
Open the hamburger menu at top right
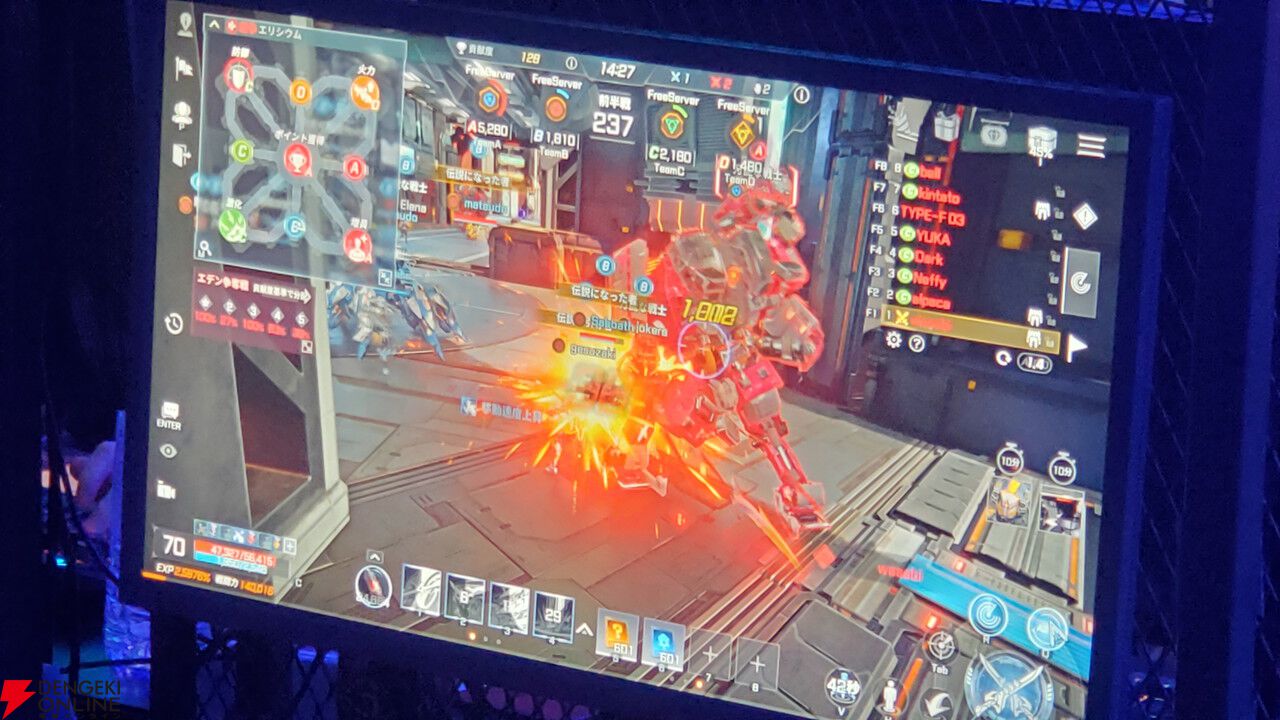(1089, 145)
